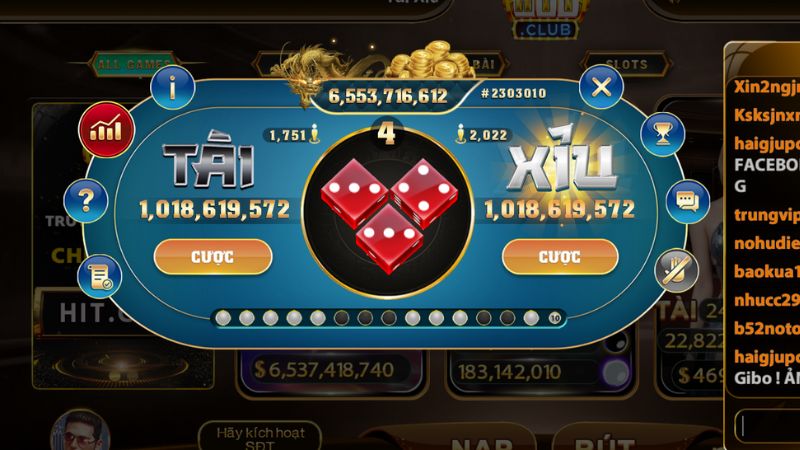Place a bet on Tài with CƯỢC
The width and height of the screenshot is (800, 450).
point(212,256)
